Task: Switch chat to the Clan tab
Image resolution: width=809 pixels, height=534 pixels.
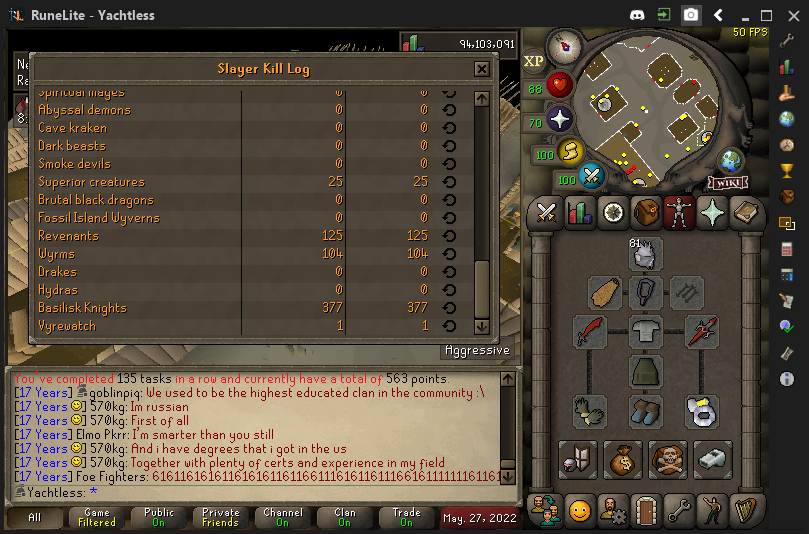Action: (345, 518)
